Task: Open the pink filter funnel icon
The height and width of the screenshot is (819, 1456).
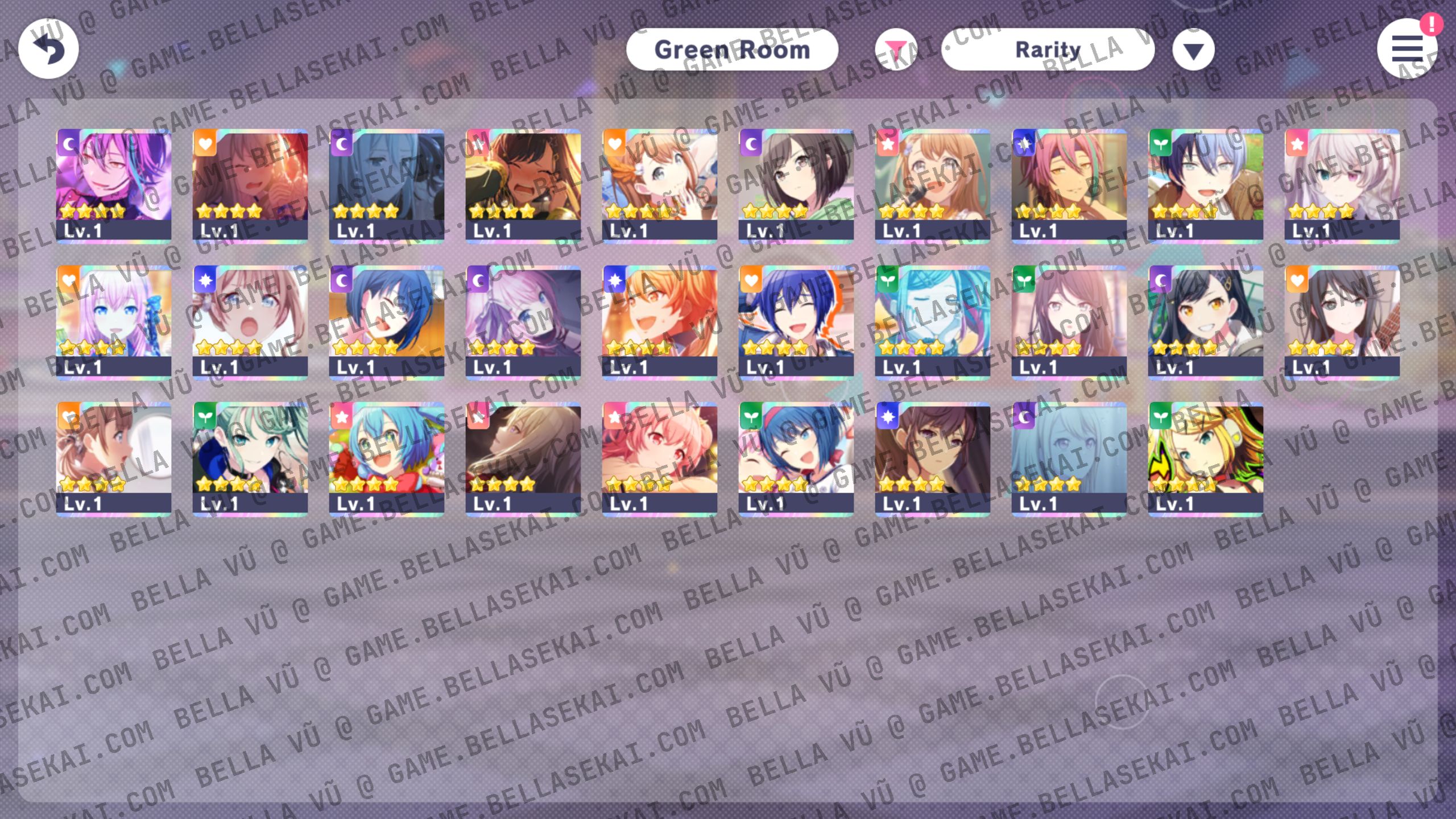Action: point(896,49)
